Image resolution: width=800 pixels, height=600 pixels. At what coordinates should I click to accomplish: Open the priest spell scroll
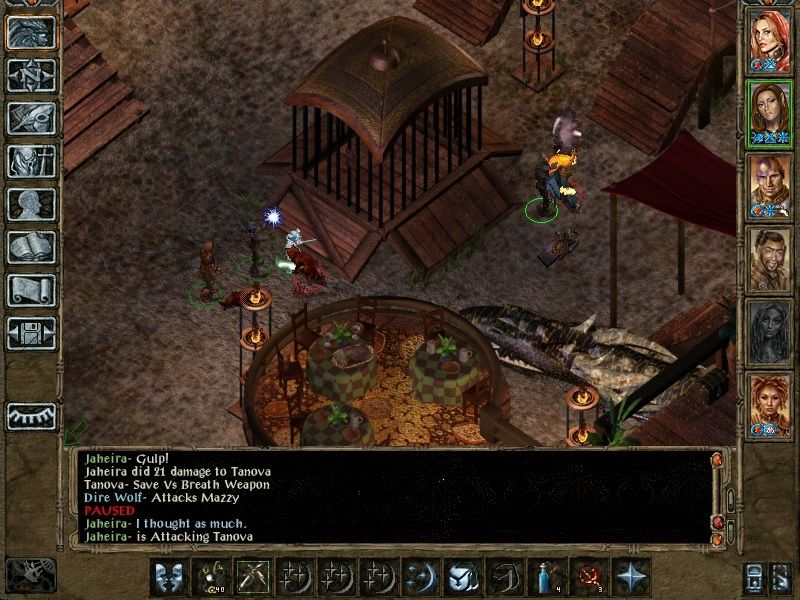[31, 290]
